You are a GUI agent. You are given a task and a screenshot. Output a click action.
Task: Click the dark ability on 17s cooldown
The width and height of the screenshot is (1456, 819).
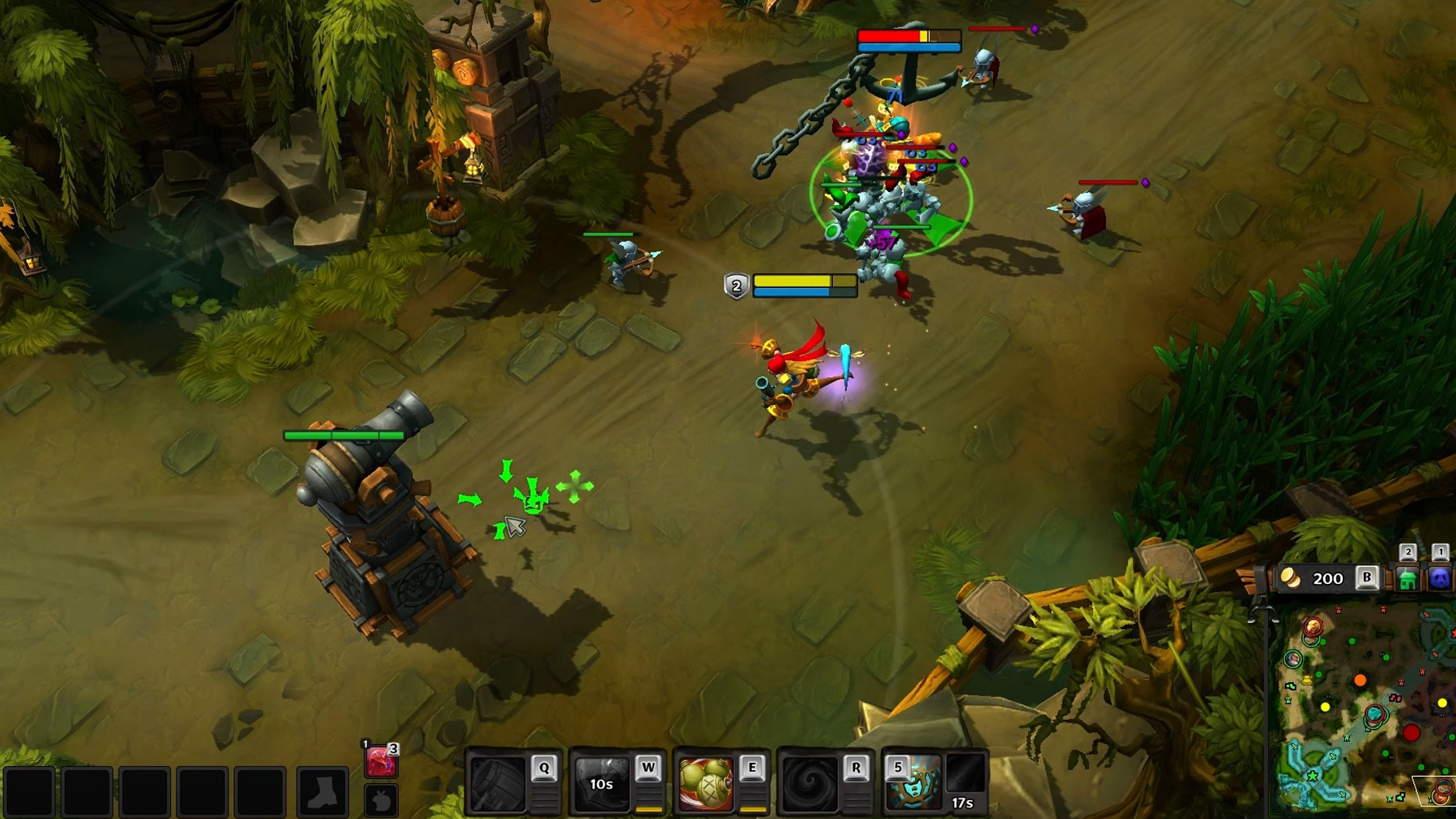[x=965, y=783]
